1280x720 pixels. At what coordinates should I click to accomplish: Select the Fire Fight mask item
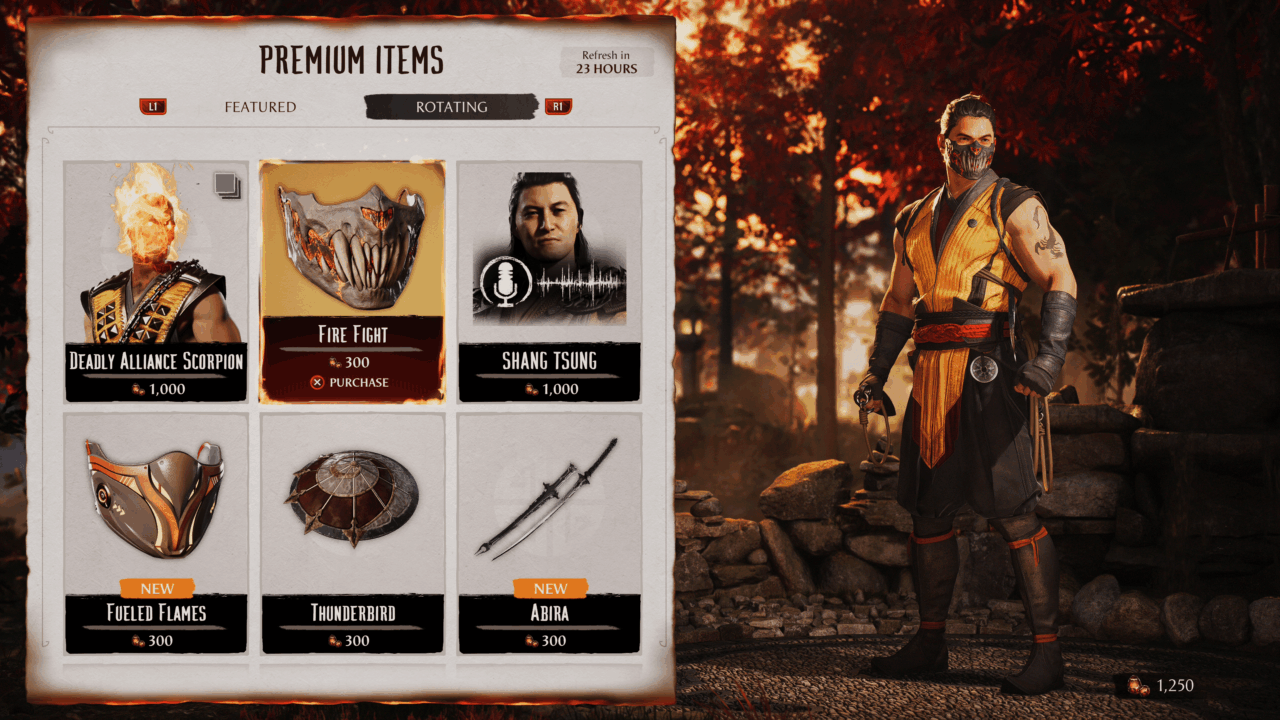(x=352, y=260)
